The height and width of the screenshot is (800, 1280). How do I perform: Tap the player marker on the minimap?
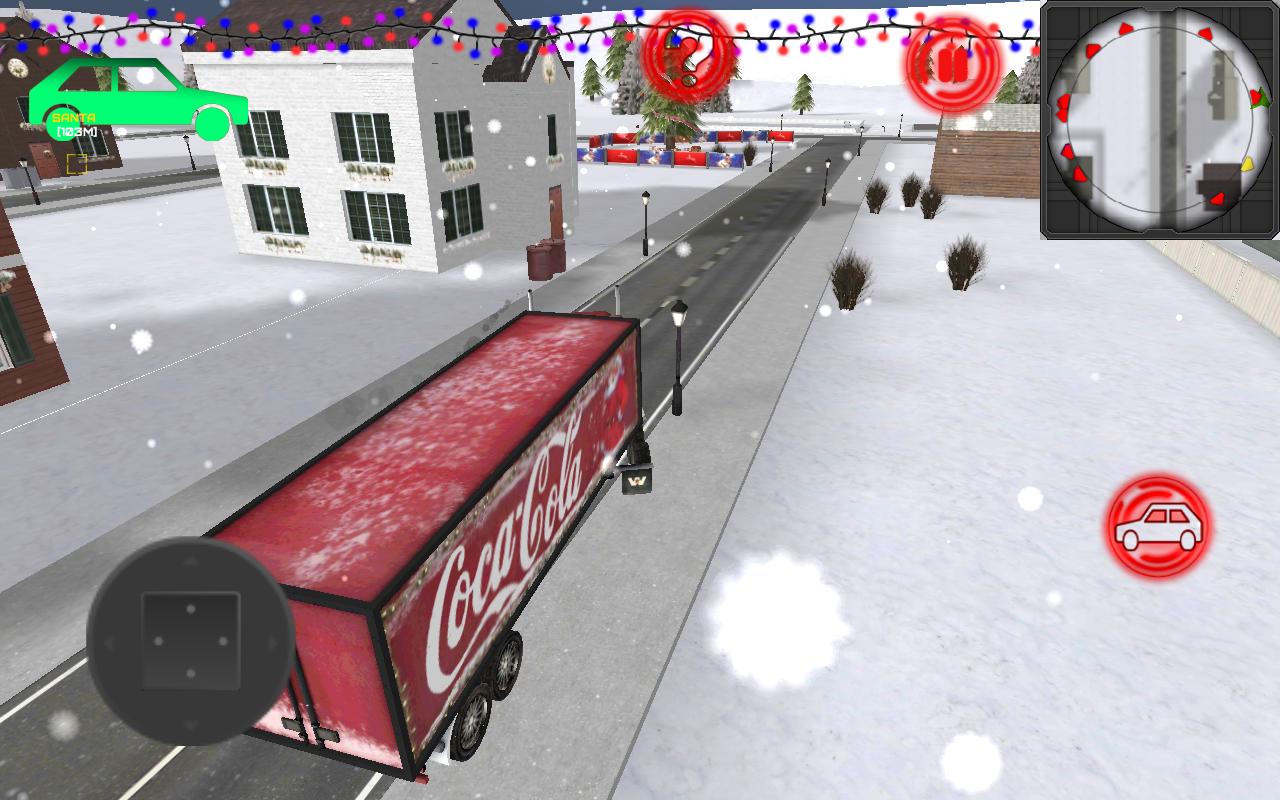pos(1260,100)
